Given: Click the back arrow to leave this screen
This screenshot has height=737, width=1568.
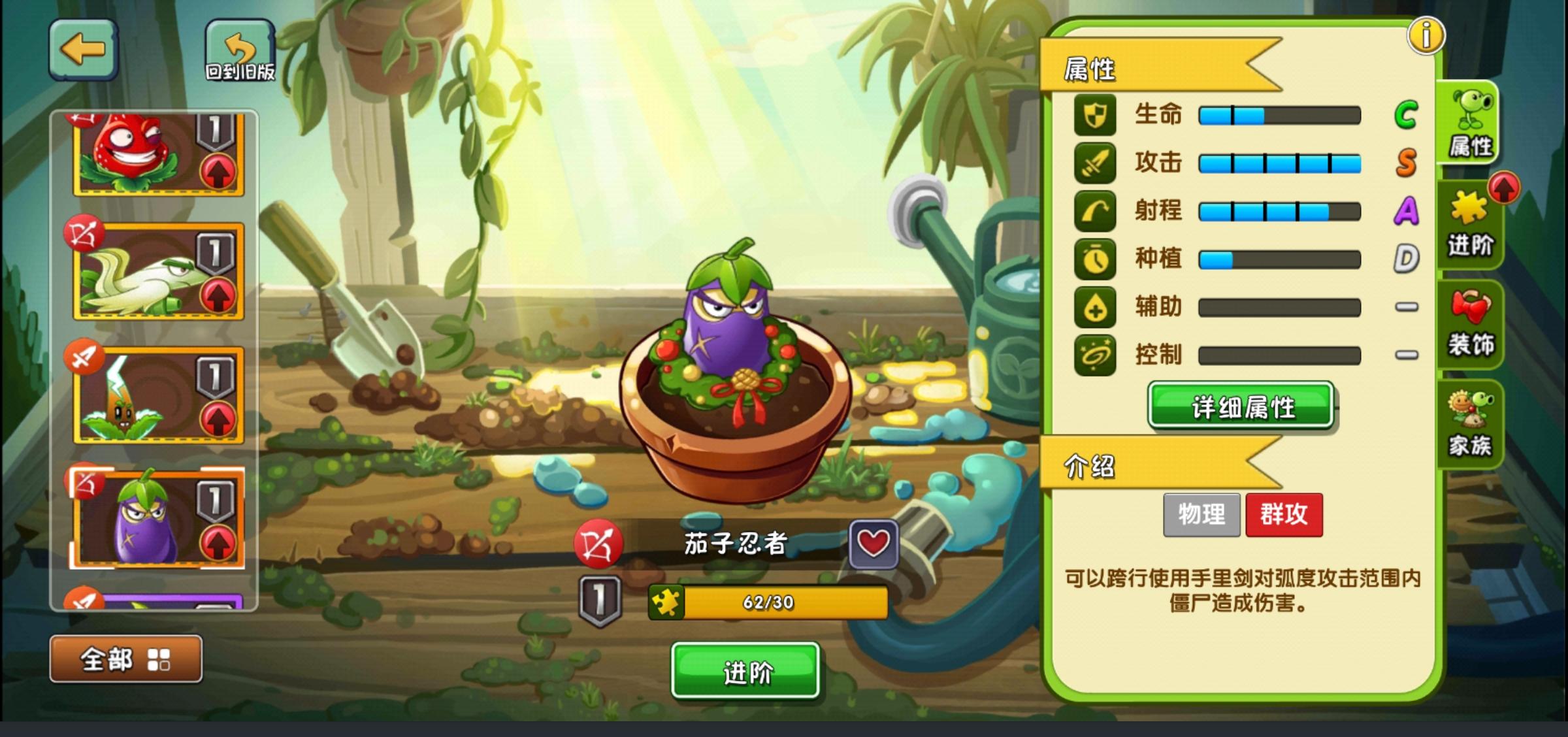Looking at the screenshot, I should coord(84,49).
